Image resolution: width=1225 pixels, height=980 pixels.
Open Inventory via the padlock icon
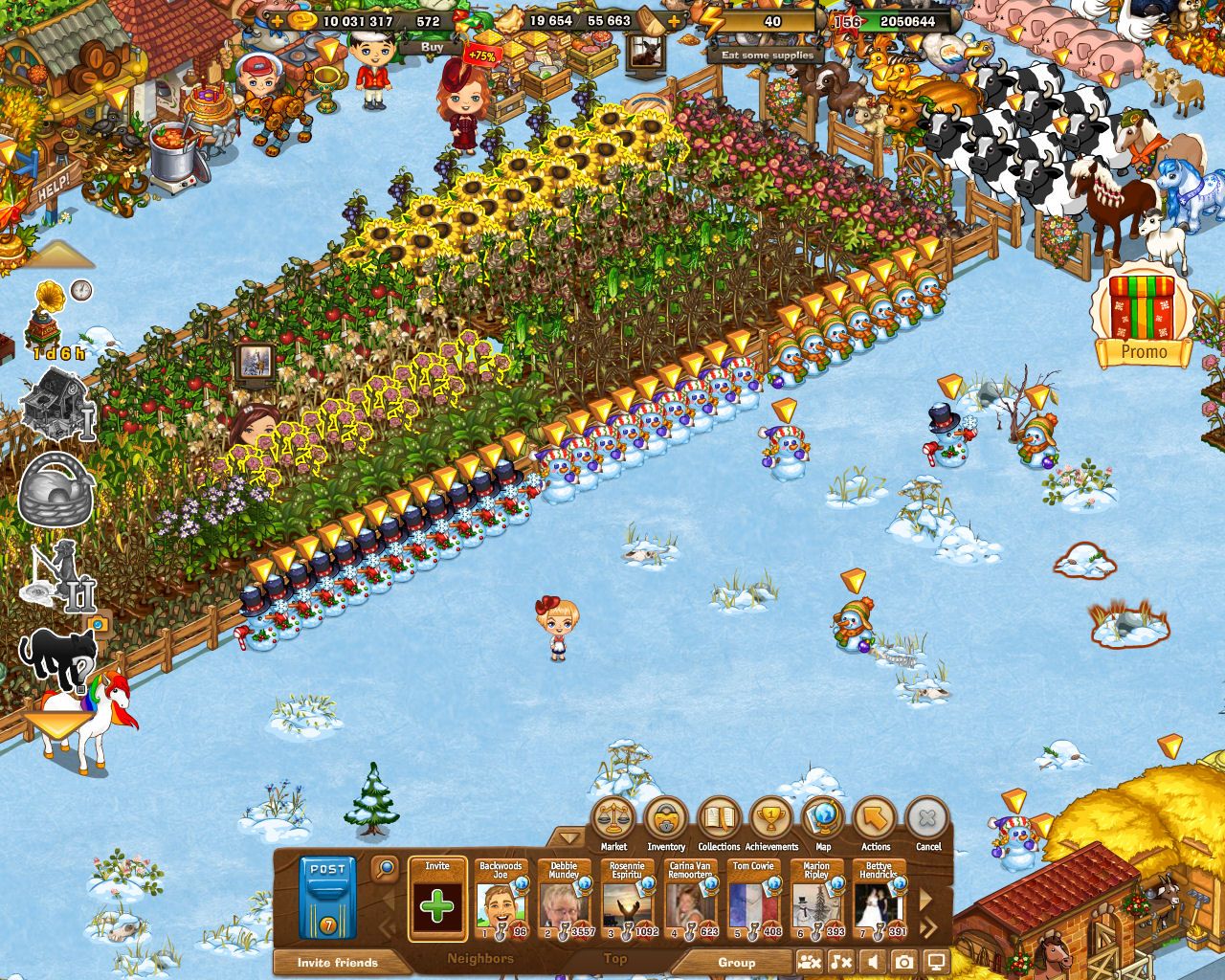coord(667,818)
